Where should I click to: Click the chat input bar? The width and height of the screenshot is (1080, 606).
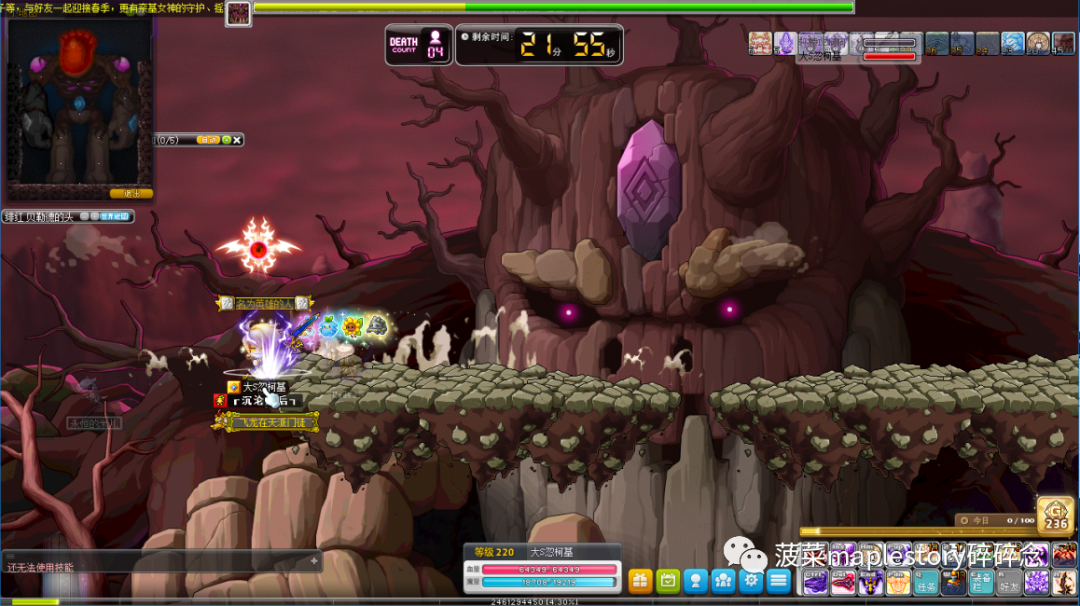point(160,562)
